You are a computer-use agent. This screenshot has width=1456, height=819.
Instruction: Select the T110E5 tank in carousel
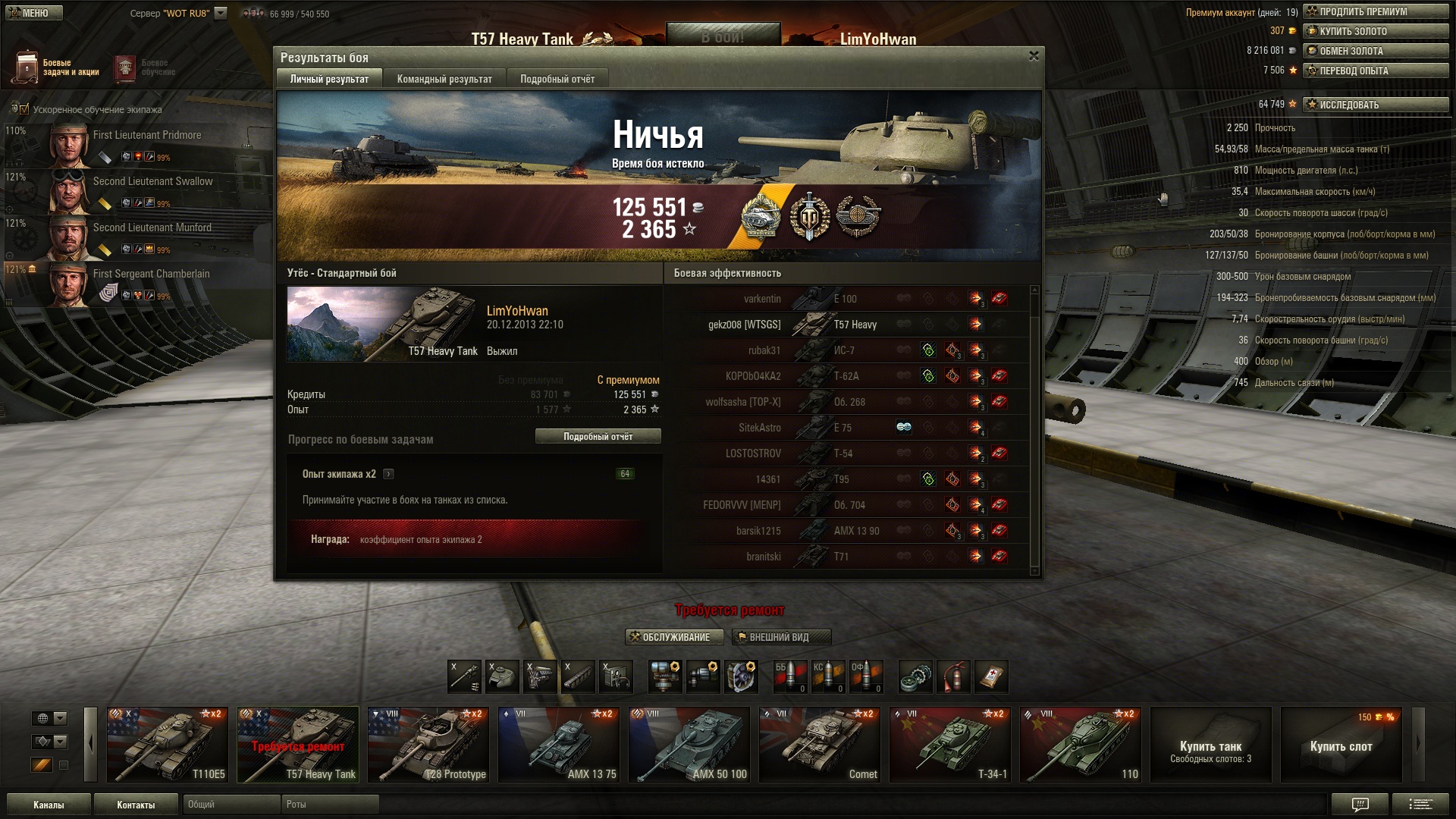[167, 745]
